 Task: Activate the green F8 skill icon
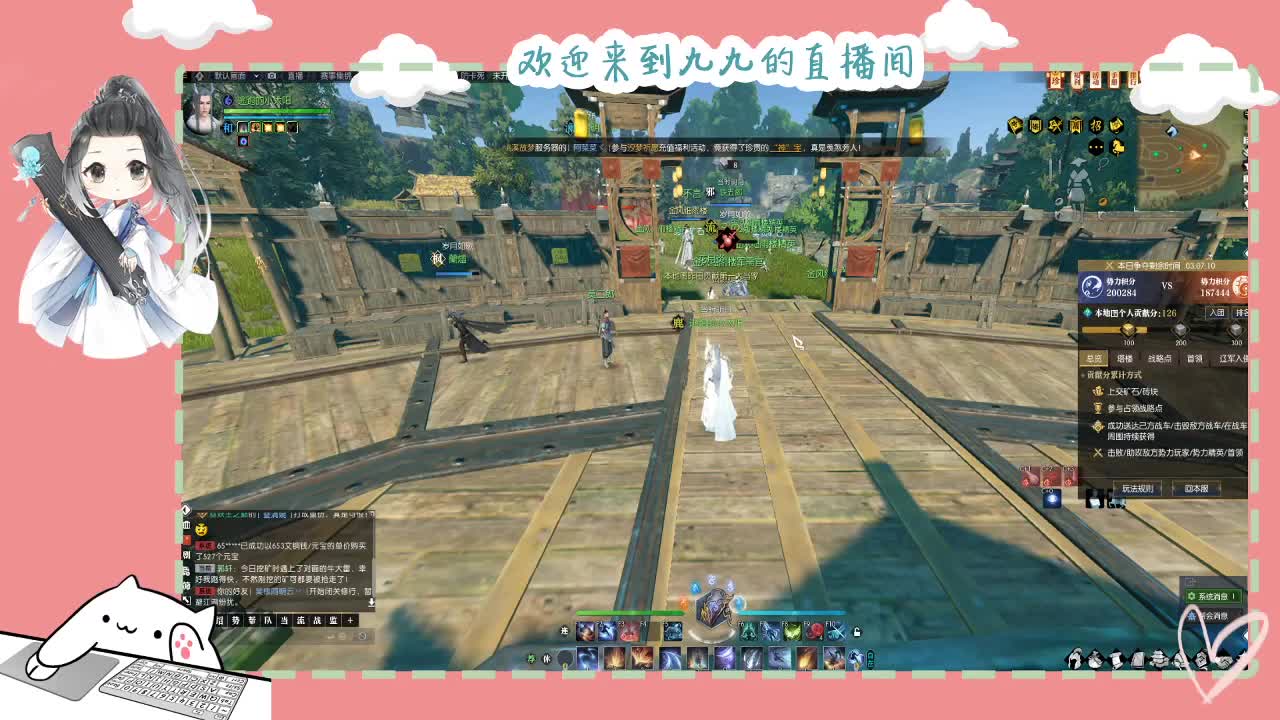coord(793,632)
